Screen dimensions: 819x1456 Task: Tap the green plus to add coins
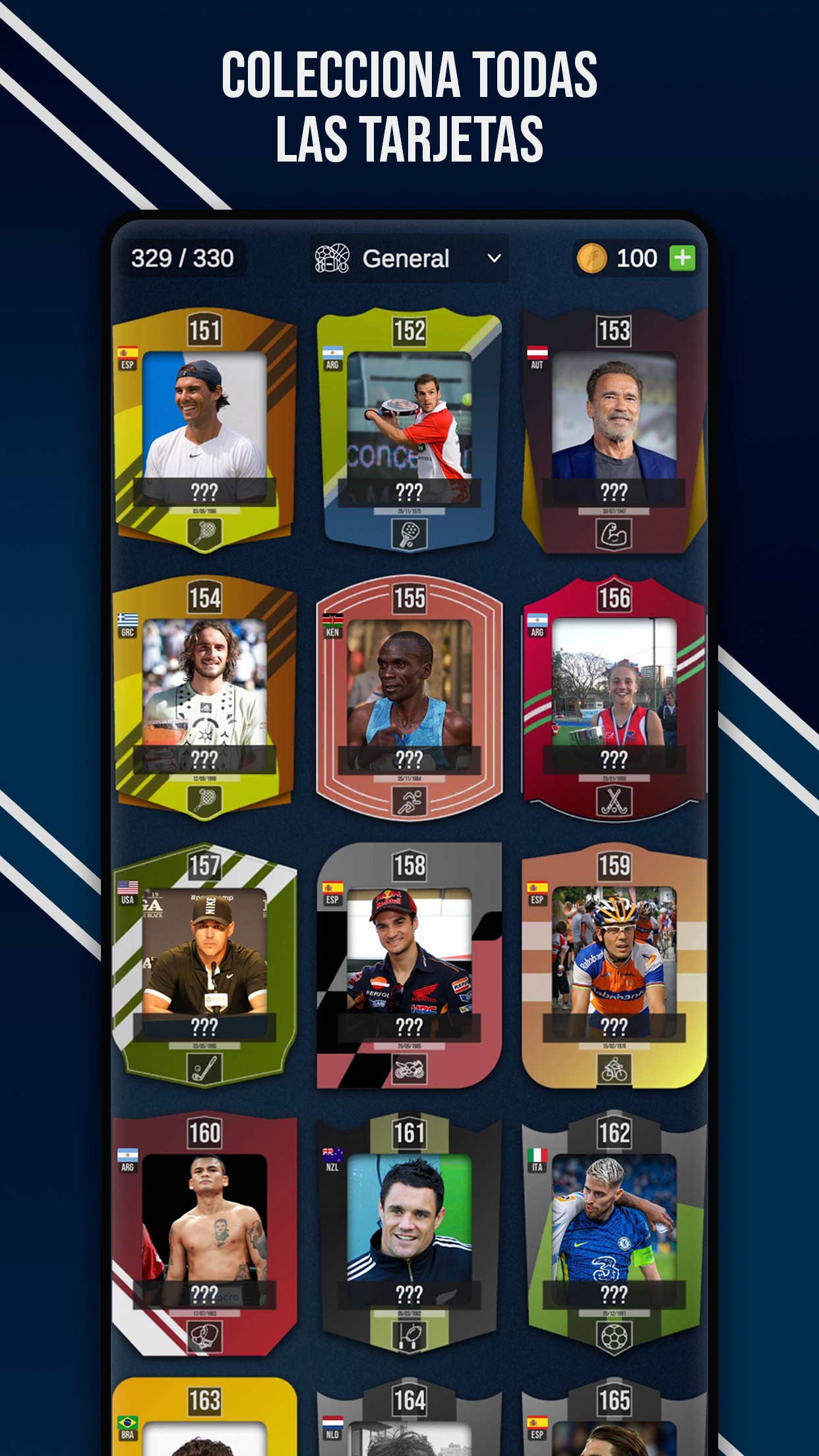pyautogui.click(x=682, y=258)
